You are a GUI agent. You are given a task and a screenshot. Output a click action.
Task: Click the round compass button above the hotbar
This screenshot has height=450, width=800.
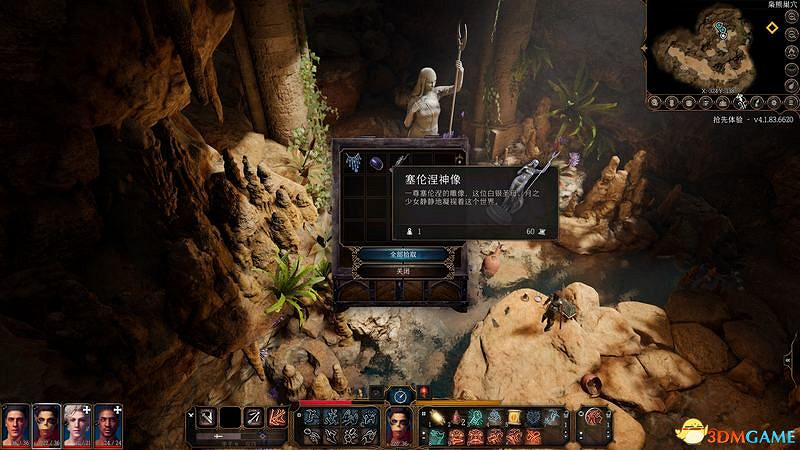click(400, 395)
